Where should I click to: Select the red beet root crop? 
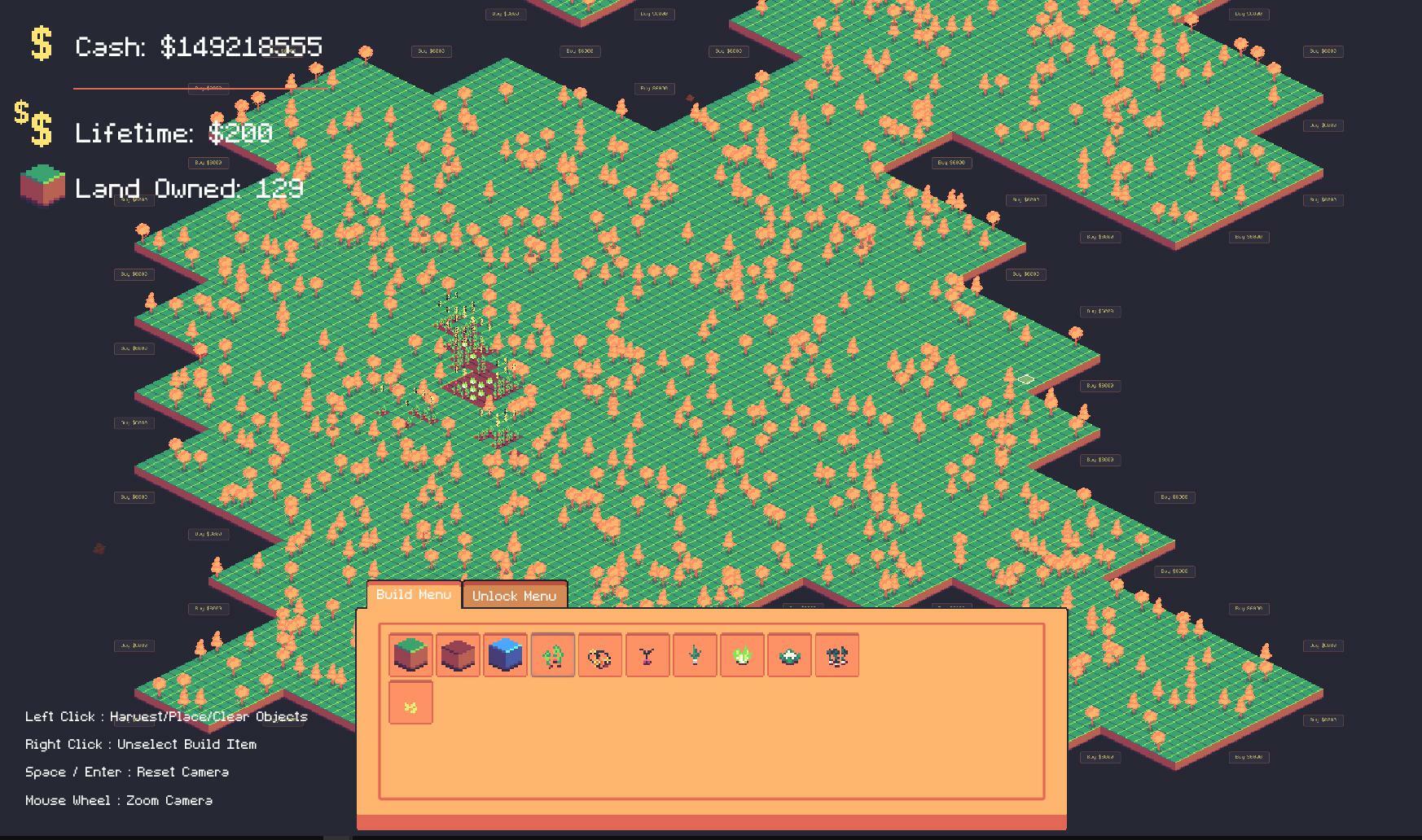pyautogui.click(x=647, y=655)
